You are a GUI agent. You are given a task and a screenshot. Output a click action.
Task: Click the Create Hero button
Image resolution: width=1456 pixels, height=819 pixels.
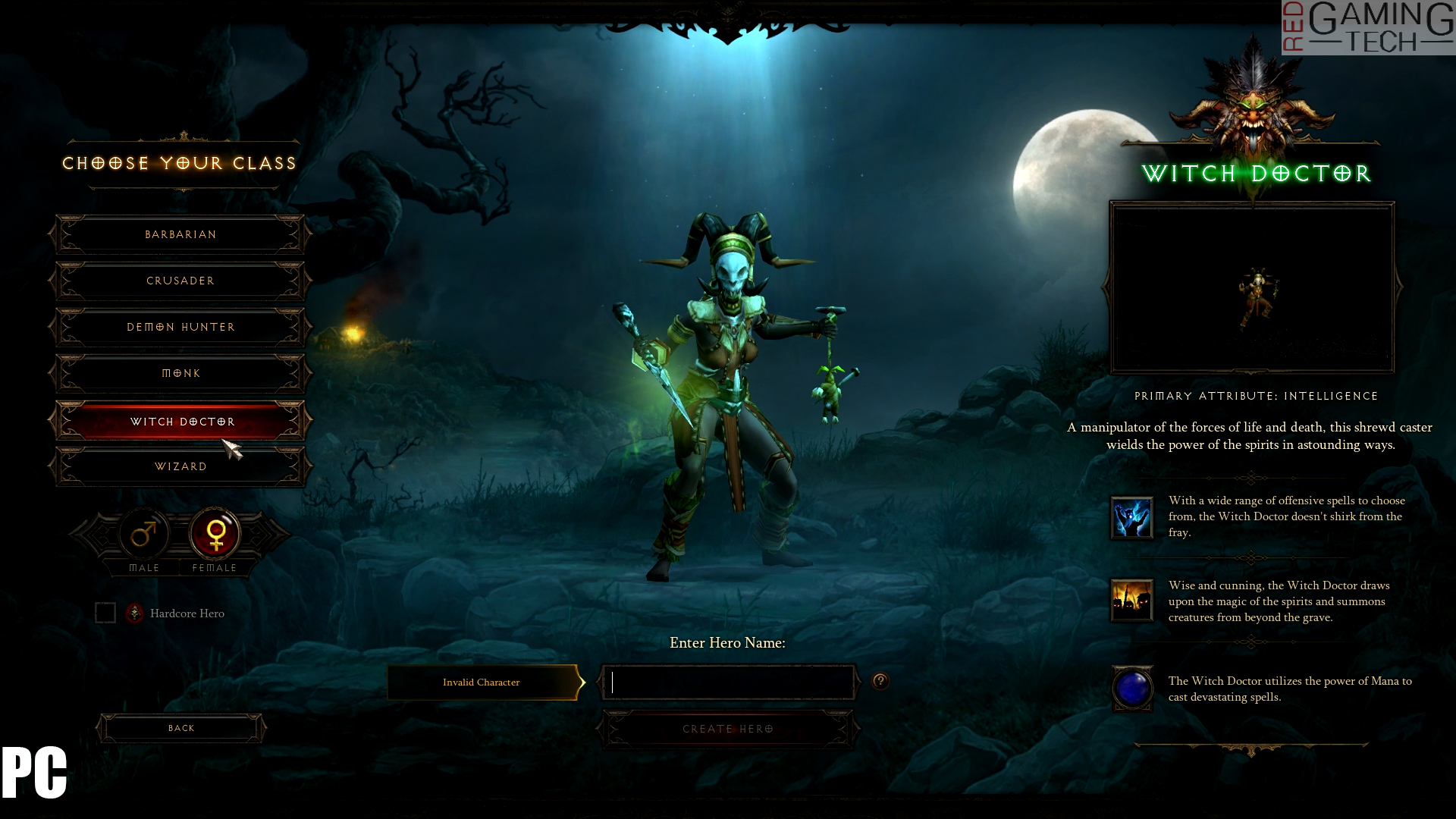(728, 729)
